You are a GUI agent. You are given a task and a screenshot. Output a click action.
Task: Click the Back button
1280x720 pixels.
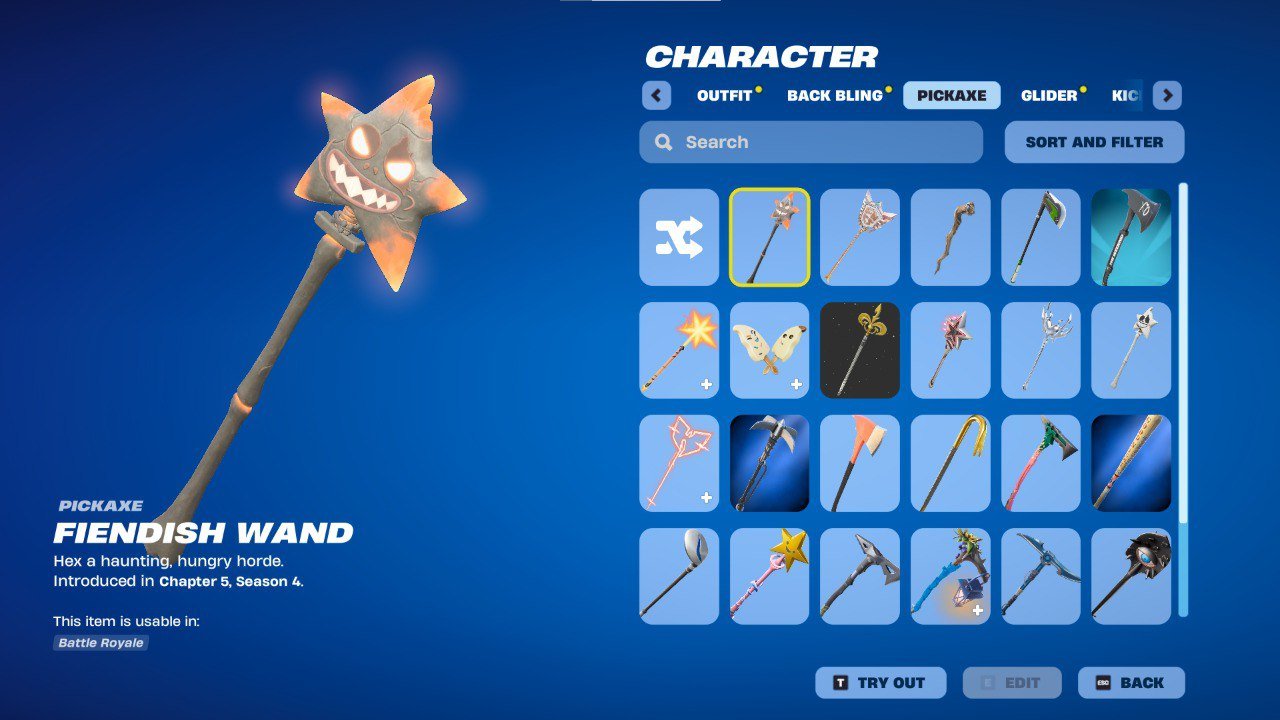(x=1131, y=682)
